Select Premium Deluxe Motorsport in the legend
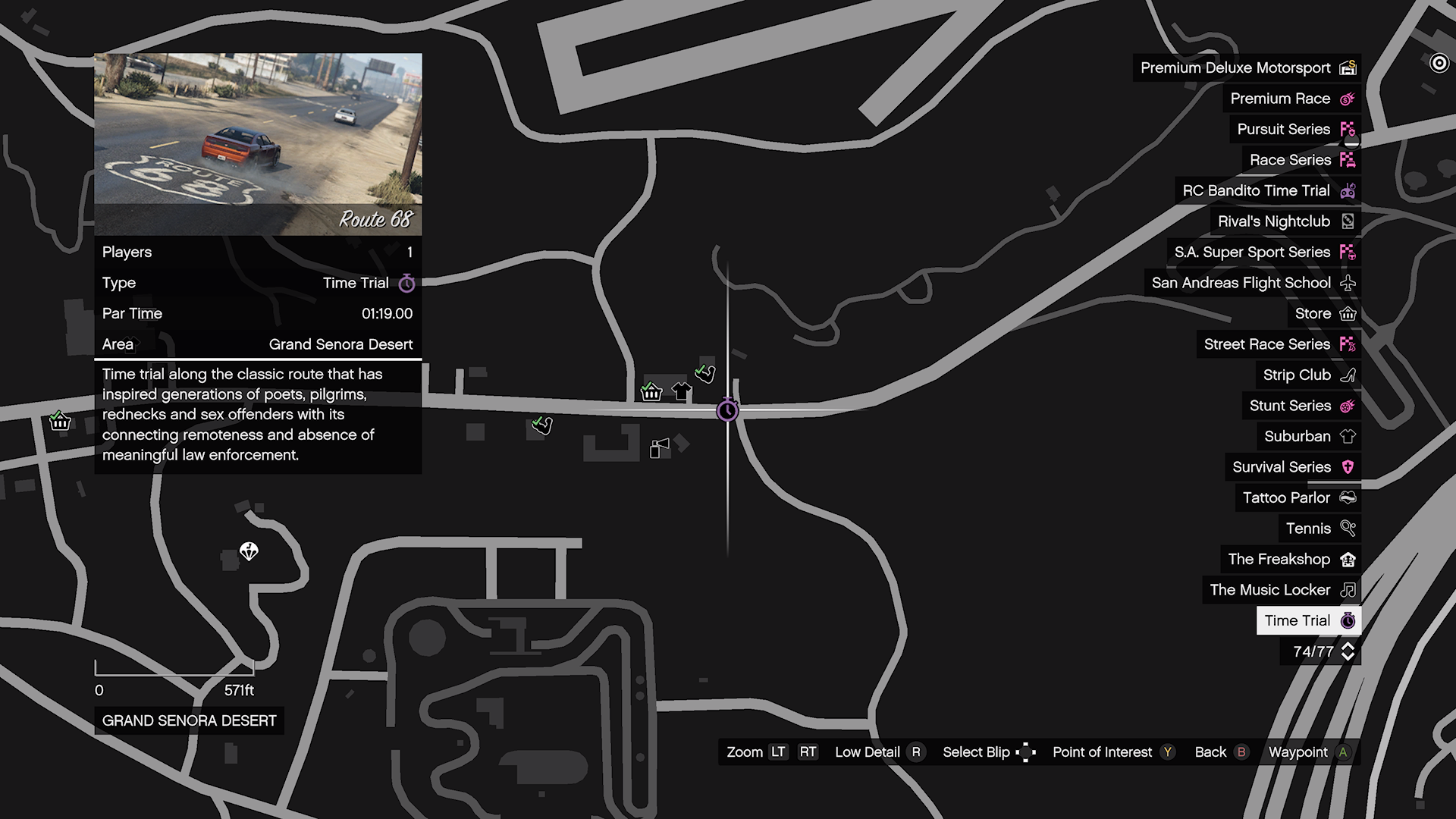The height and width of the screenshot is (819, 1456). (x=1247, y=68)
